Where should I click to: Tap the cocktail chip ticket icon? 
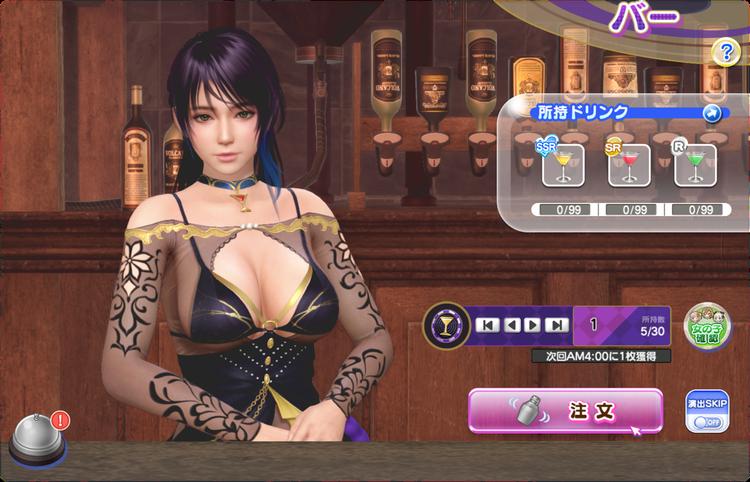click(x=446, y=325)
